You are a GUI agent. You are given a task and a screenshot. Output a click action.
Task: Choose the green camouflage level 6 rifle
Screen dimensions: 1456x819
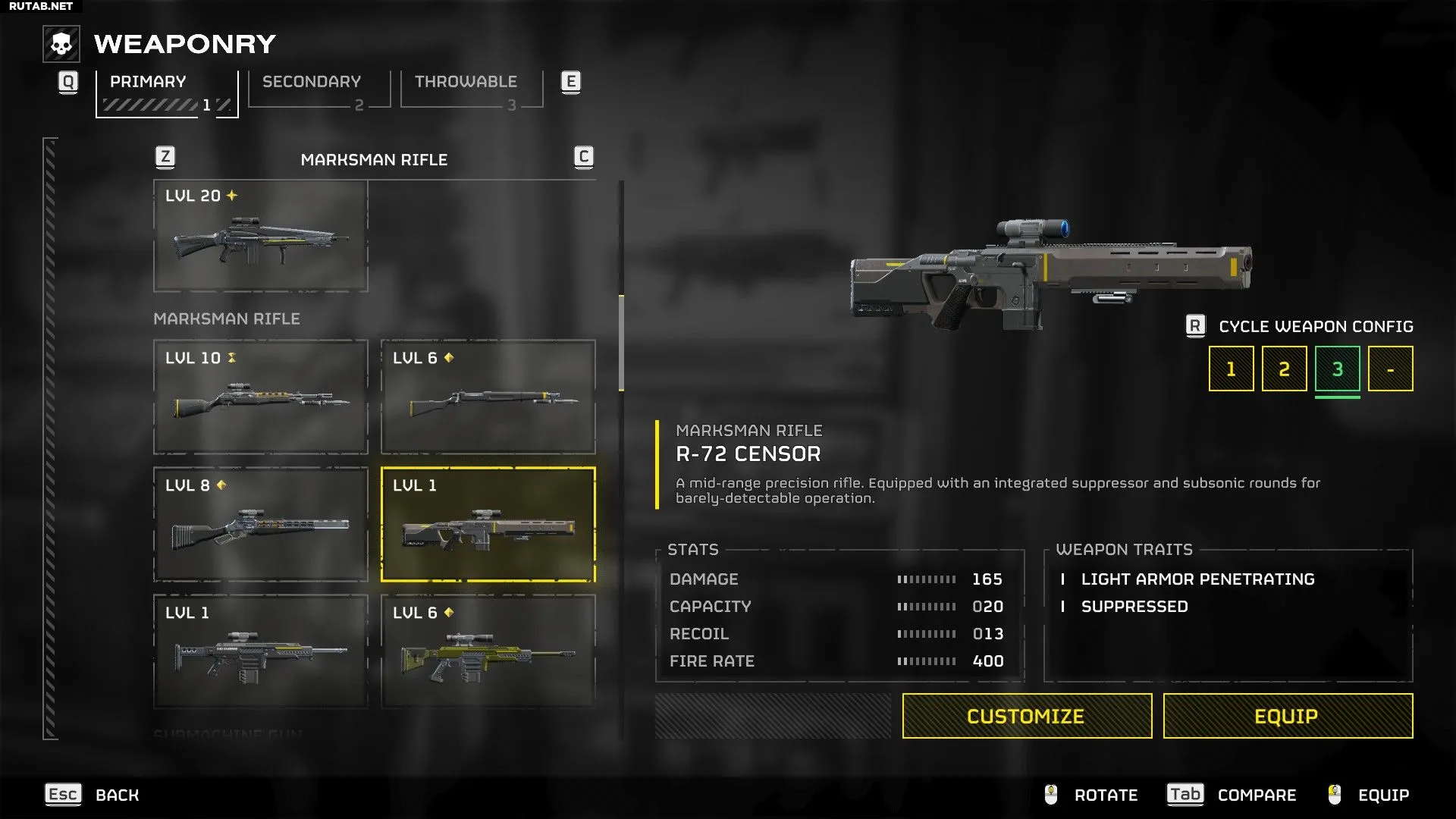click(488, 651)
